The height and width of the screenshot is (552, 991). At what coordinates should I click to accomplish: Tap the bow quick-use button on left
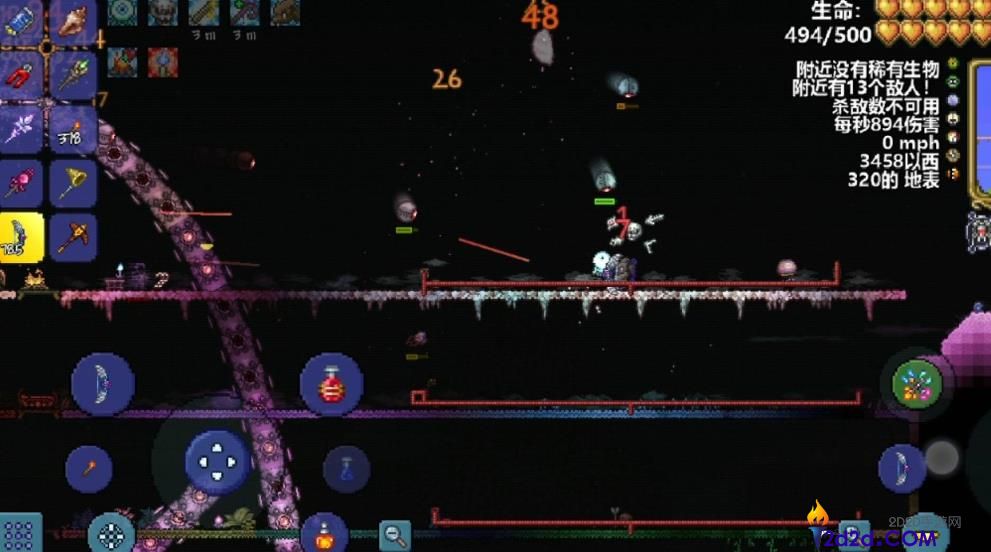[102, 384]
